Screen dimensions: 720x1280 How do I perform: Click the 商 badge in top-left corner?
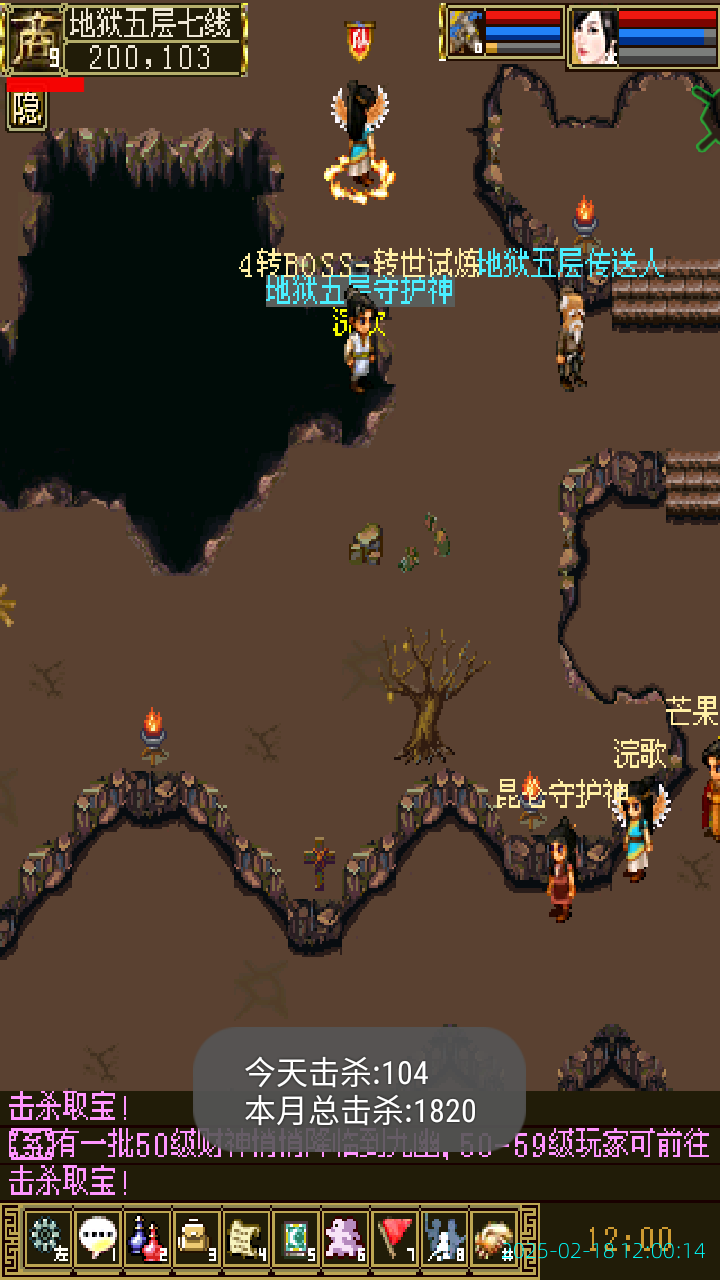(32, 38)
